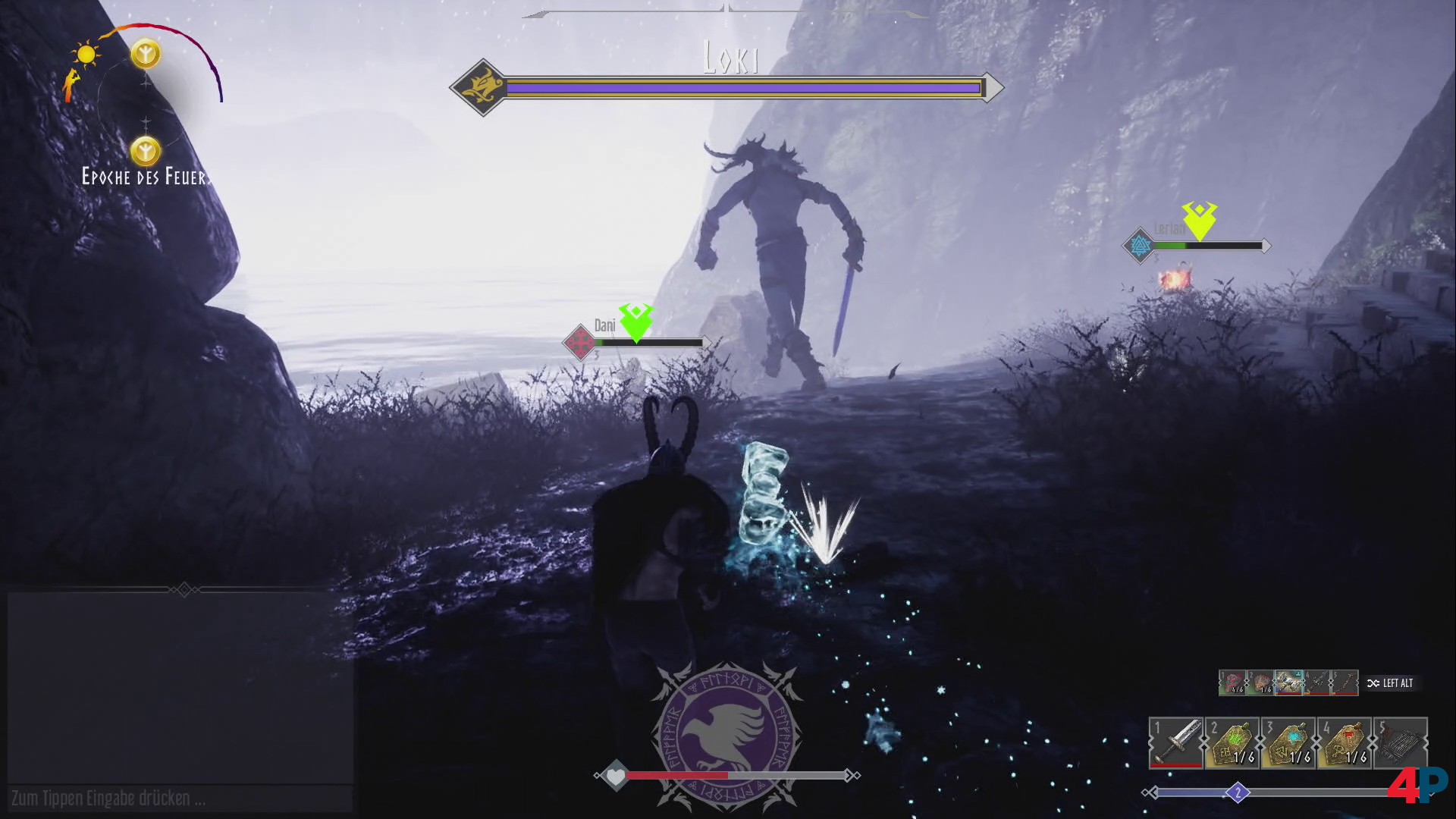Click the chat input field

[x=180, y=799]
